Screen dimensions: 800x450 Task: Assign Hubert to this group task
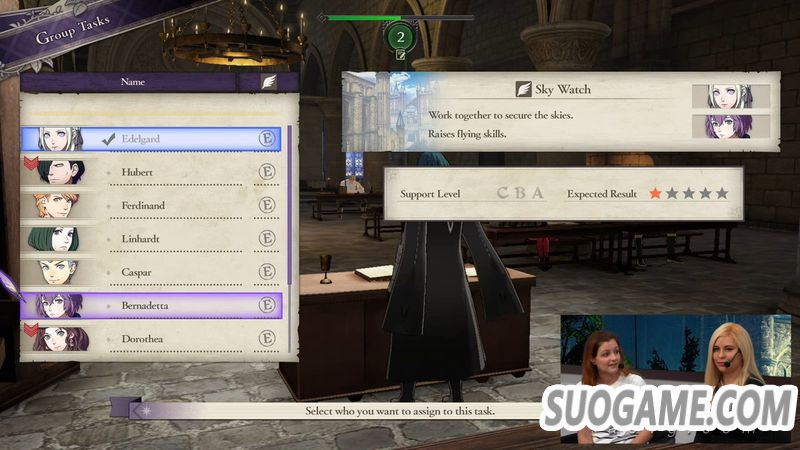pos(152,172)
